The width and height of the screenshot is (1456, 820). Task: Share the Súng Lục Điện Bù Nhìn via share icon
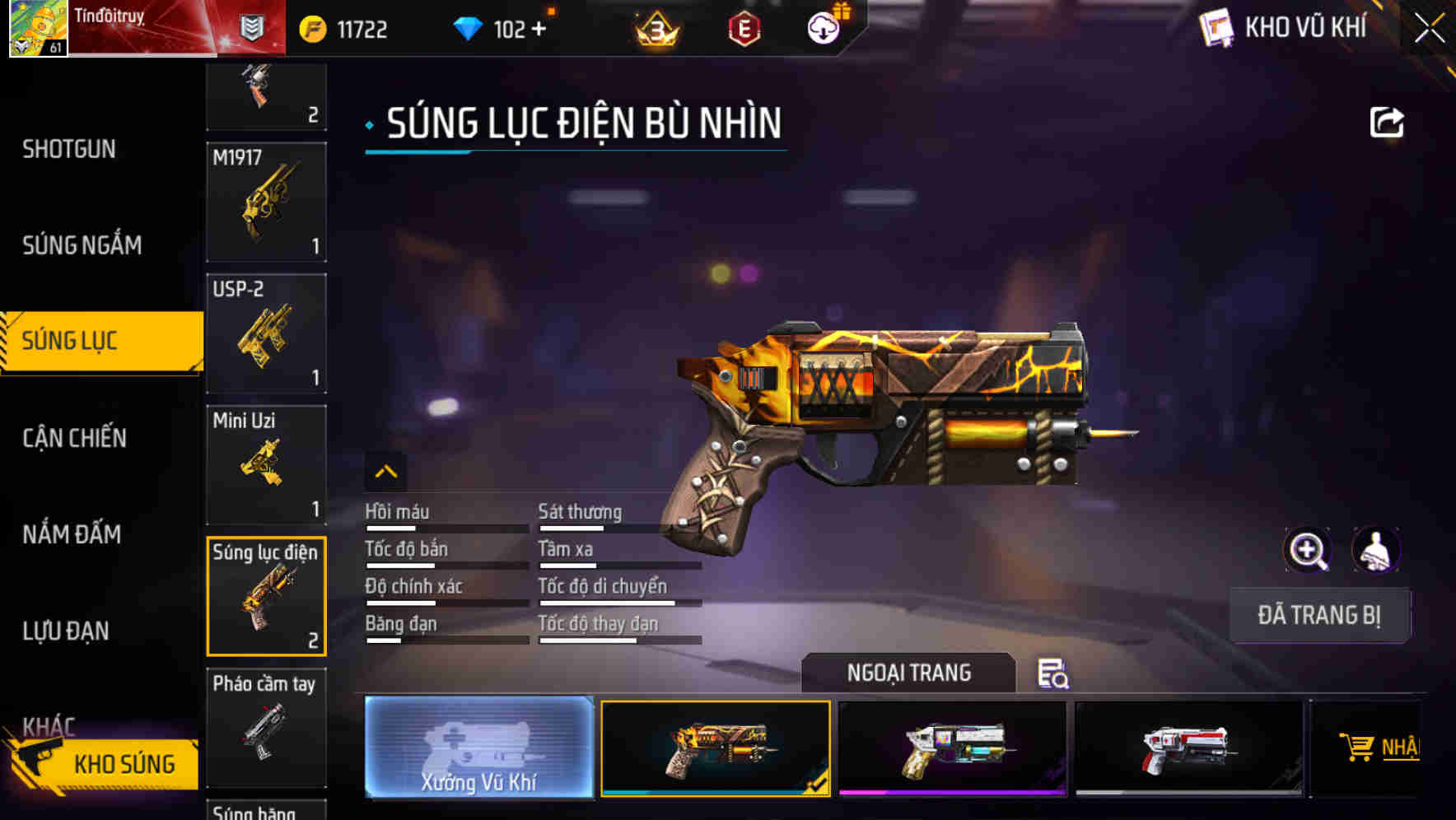pos(1388,122)
